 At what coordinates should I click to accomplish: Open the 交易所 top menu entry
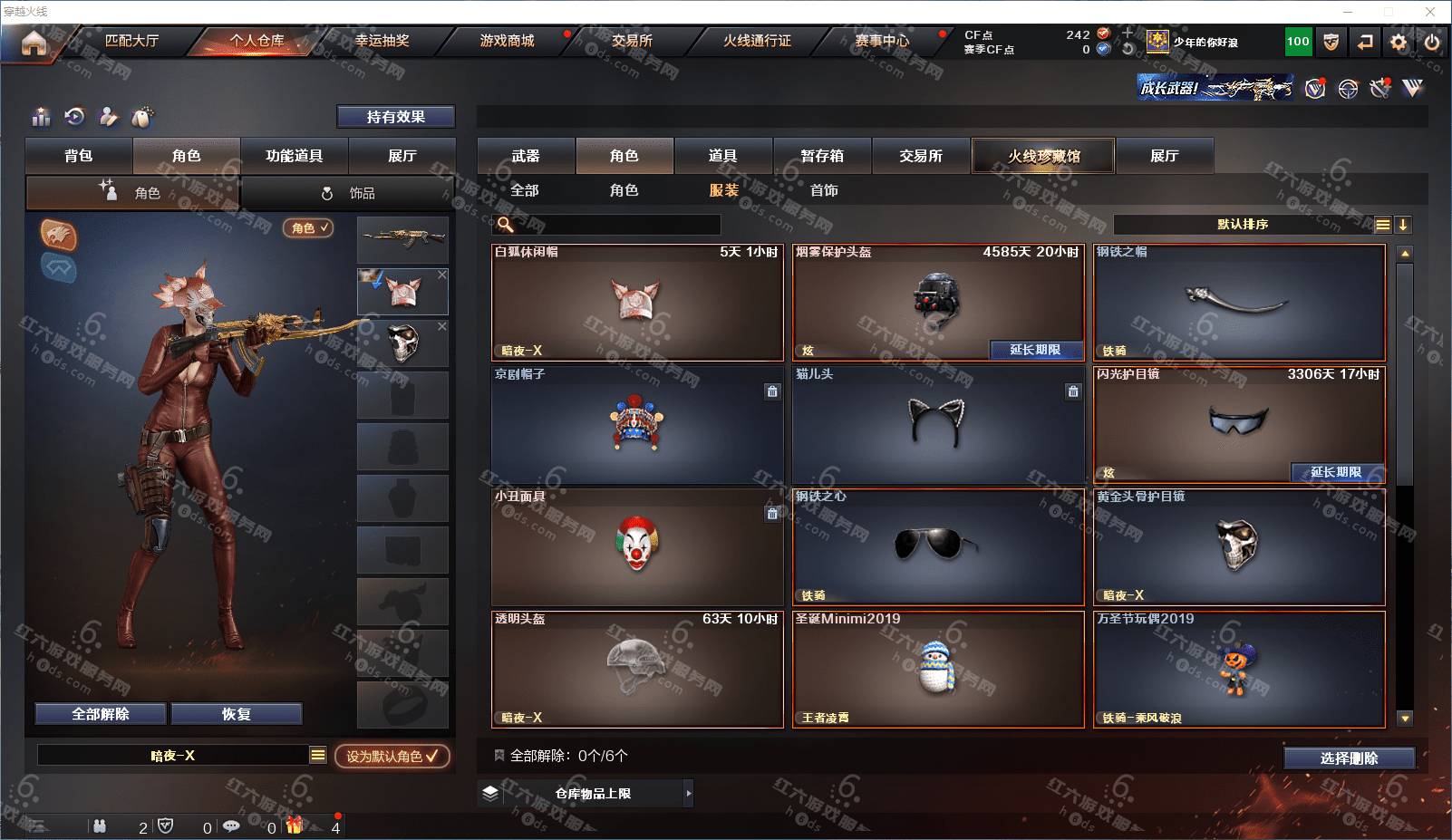(632, 41)
